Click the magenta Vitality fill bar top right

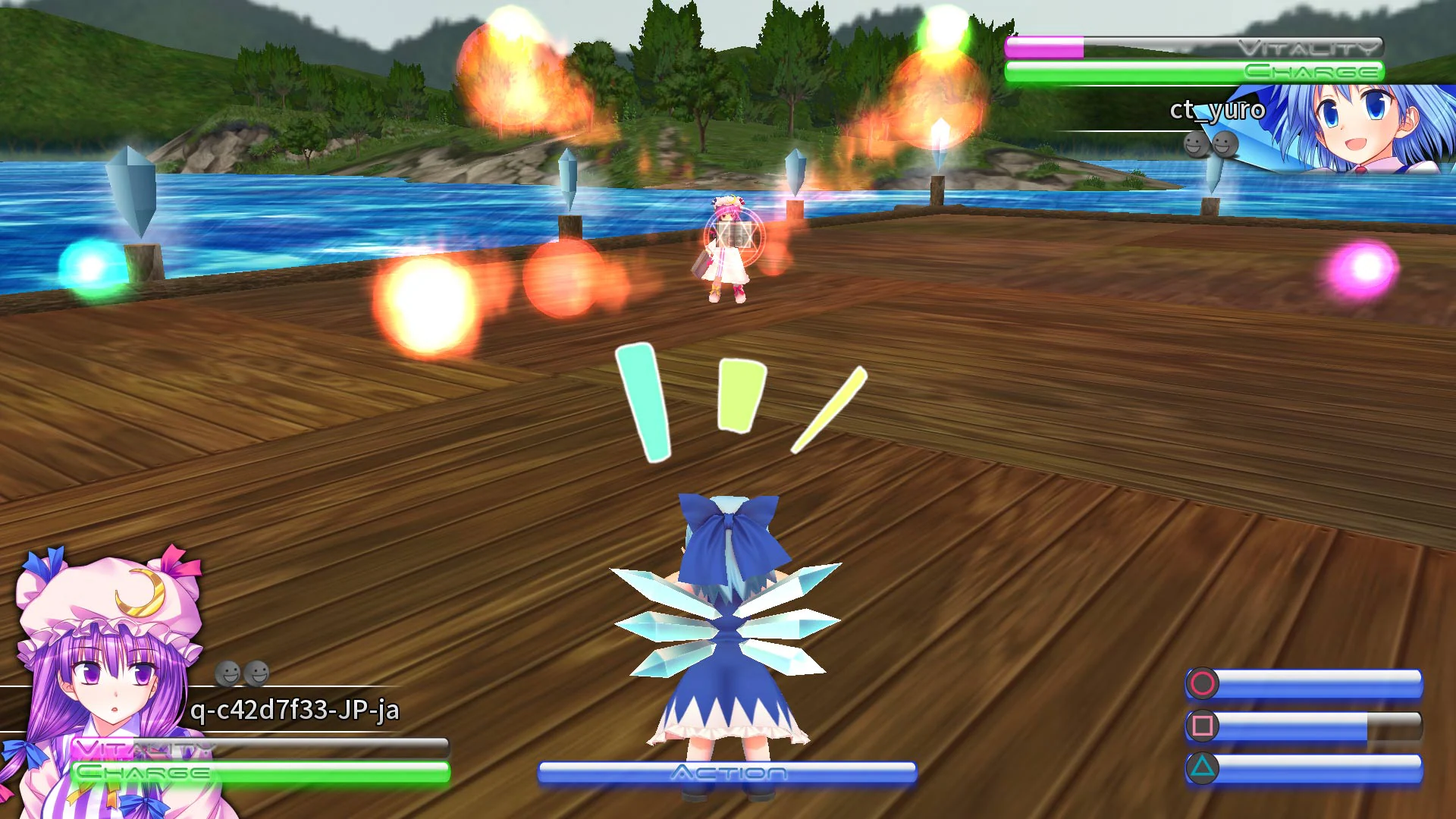click(1043, 47)
